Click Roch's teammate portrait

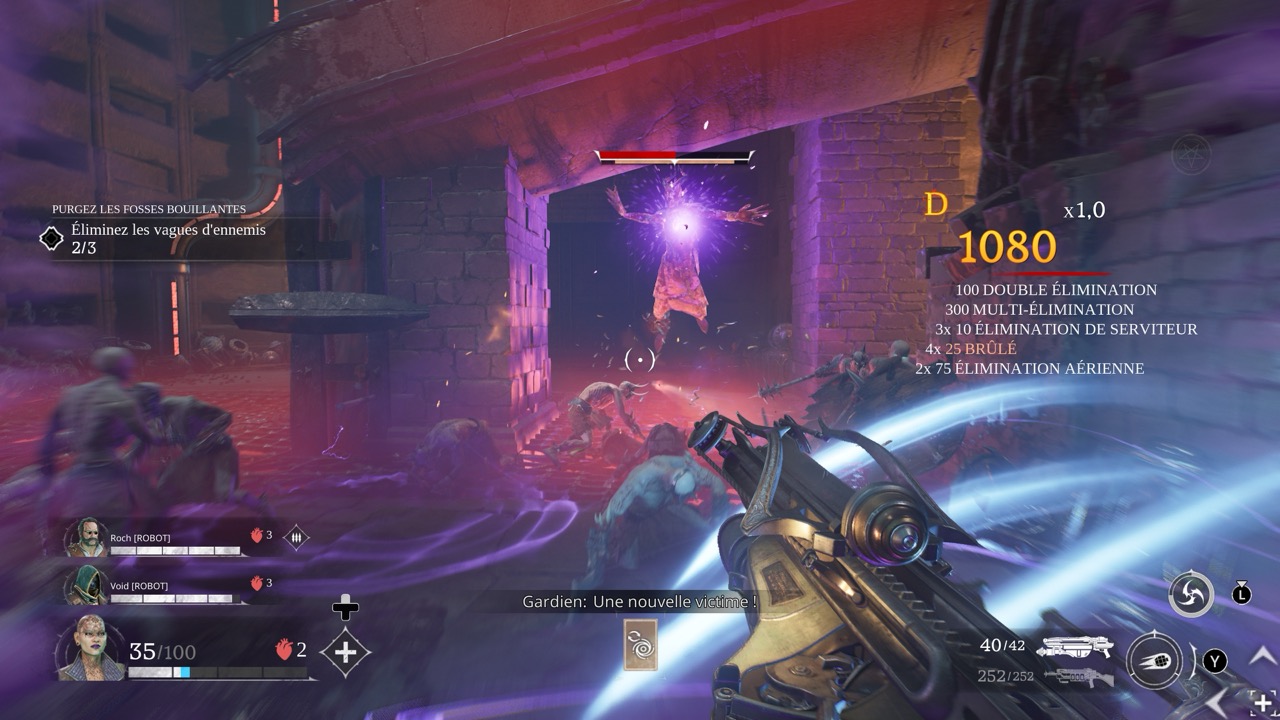pyautogui.click(x=84, y=538)
